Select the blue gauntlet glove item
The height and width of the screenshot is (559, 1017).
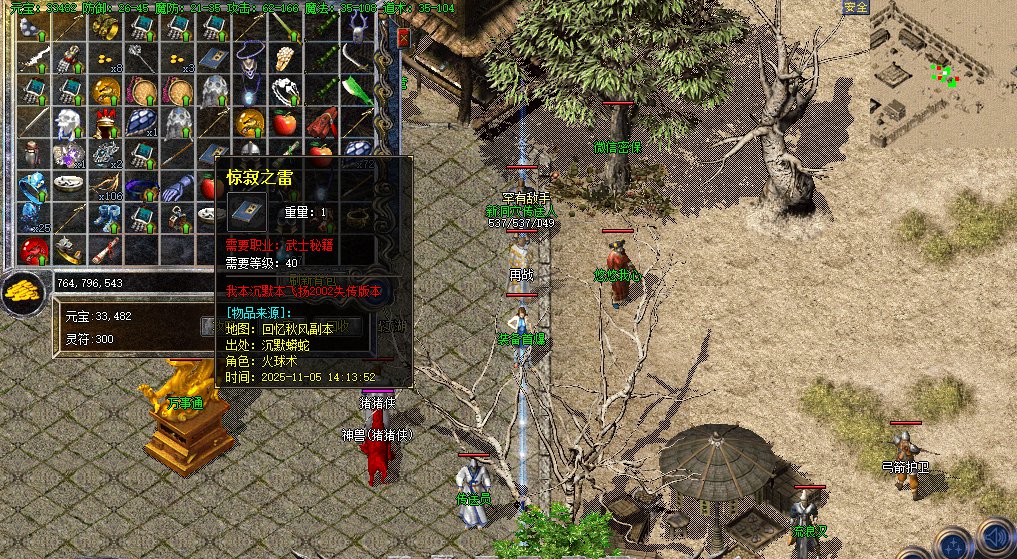(x=177, y=187)
